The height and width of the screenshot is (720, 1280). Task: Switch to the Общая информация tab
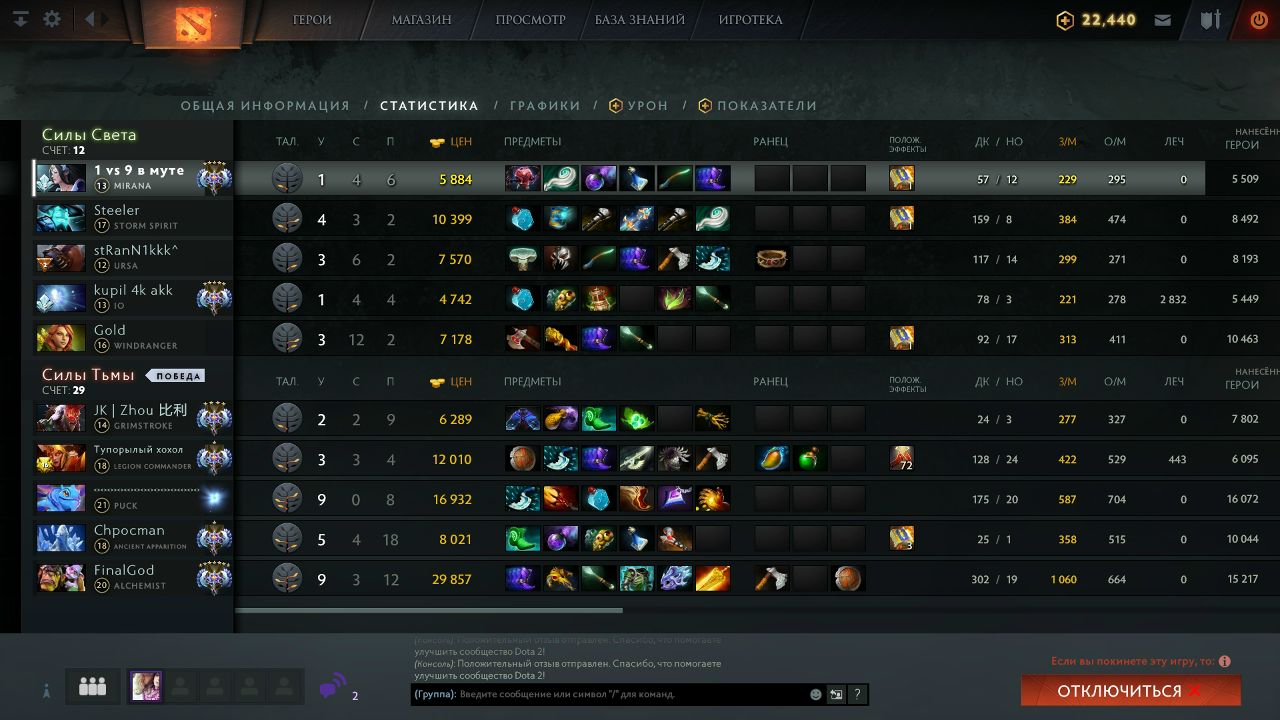coord(265,106)
